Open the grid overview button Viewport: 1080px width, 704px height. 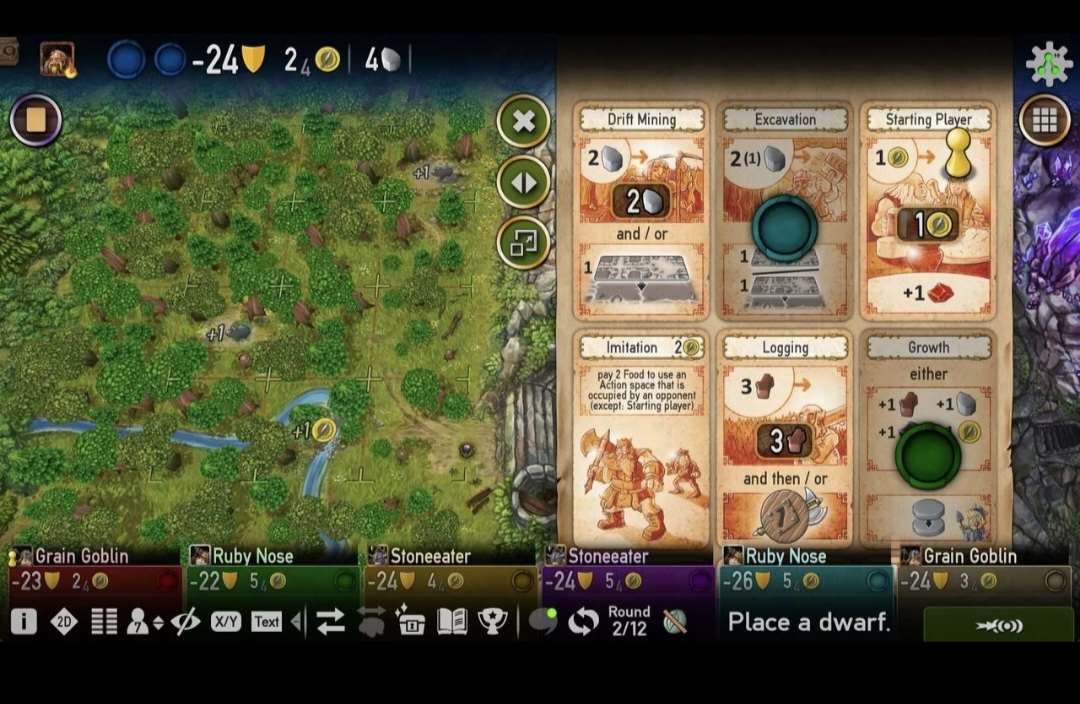[1045, 121]
